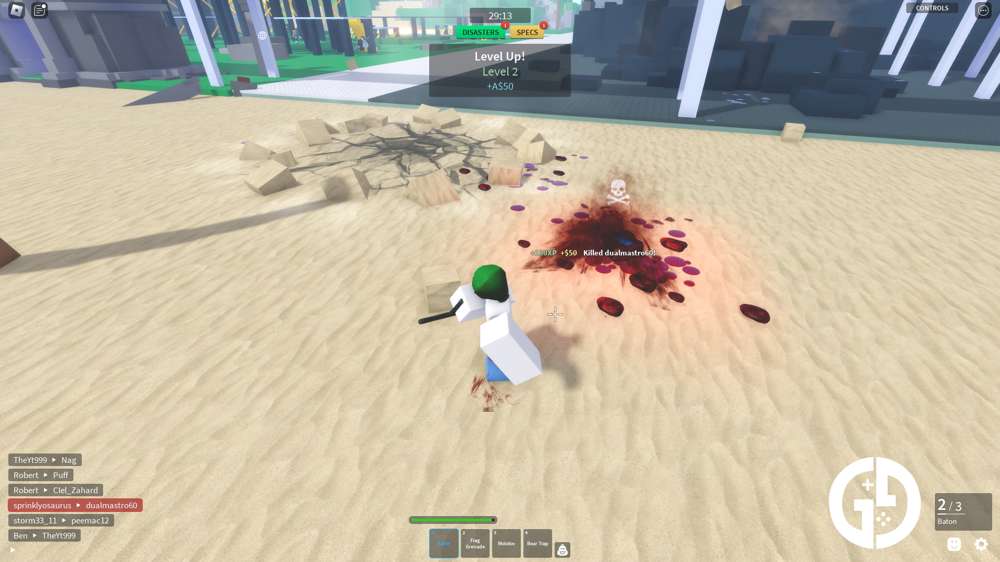Equip the Molotov slot
This screenshot has width=1000, height=562.
(x=506, y=543)
